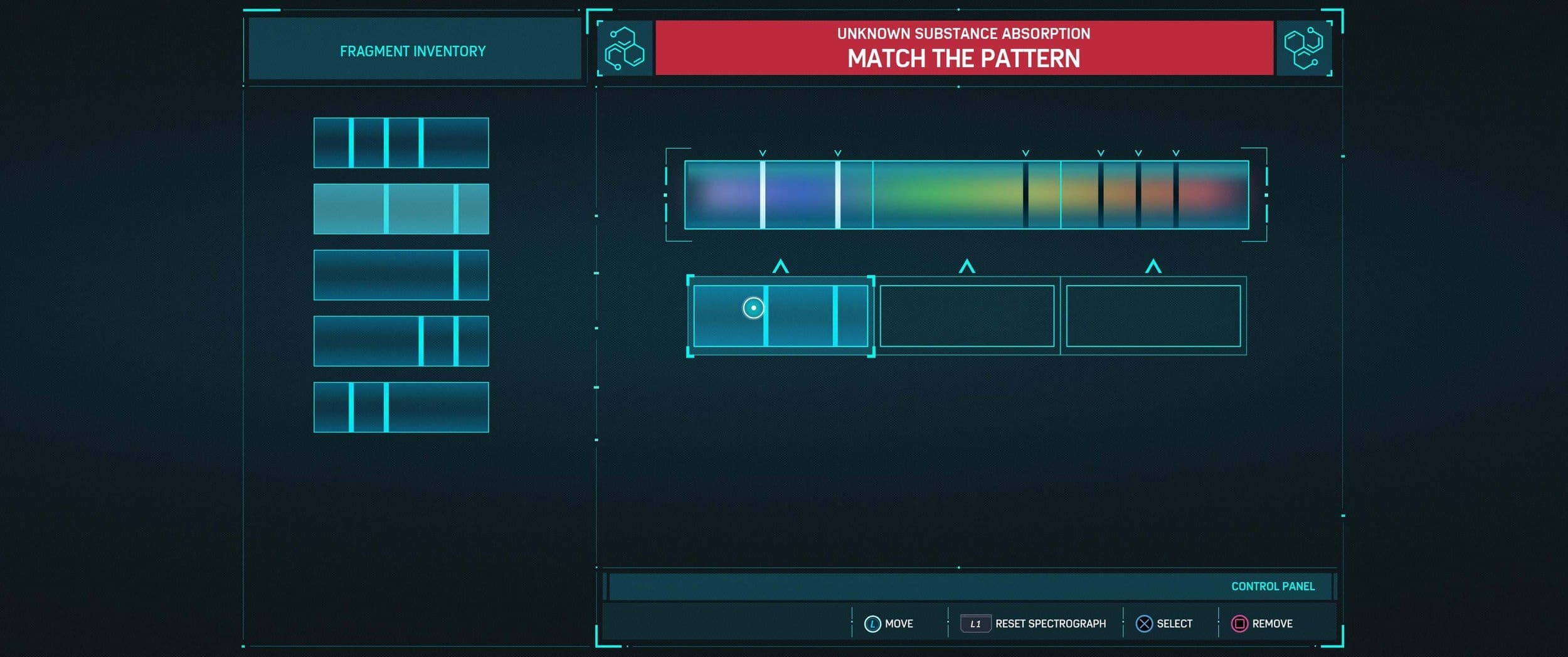Select fragment with two lines near right edge
Screen dimensions: 1568x657
401,341
